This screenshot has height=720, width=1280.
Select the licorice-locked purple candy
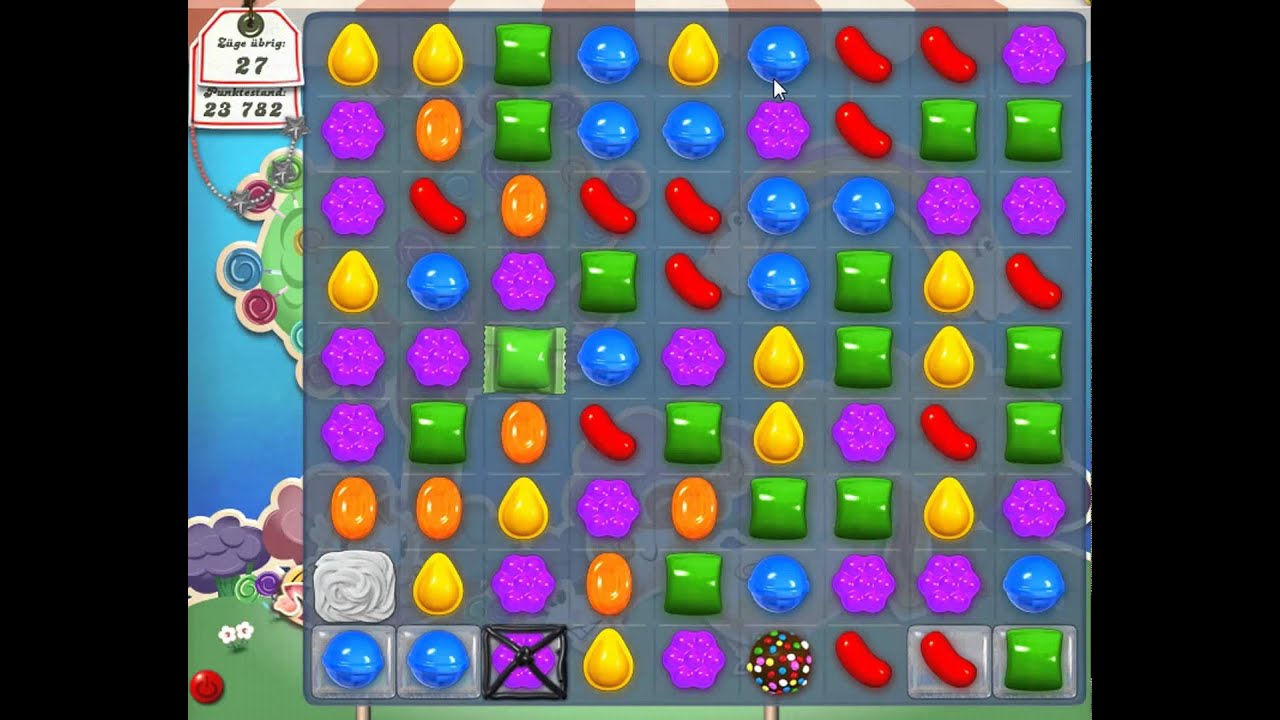[x=524, y=662]
